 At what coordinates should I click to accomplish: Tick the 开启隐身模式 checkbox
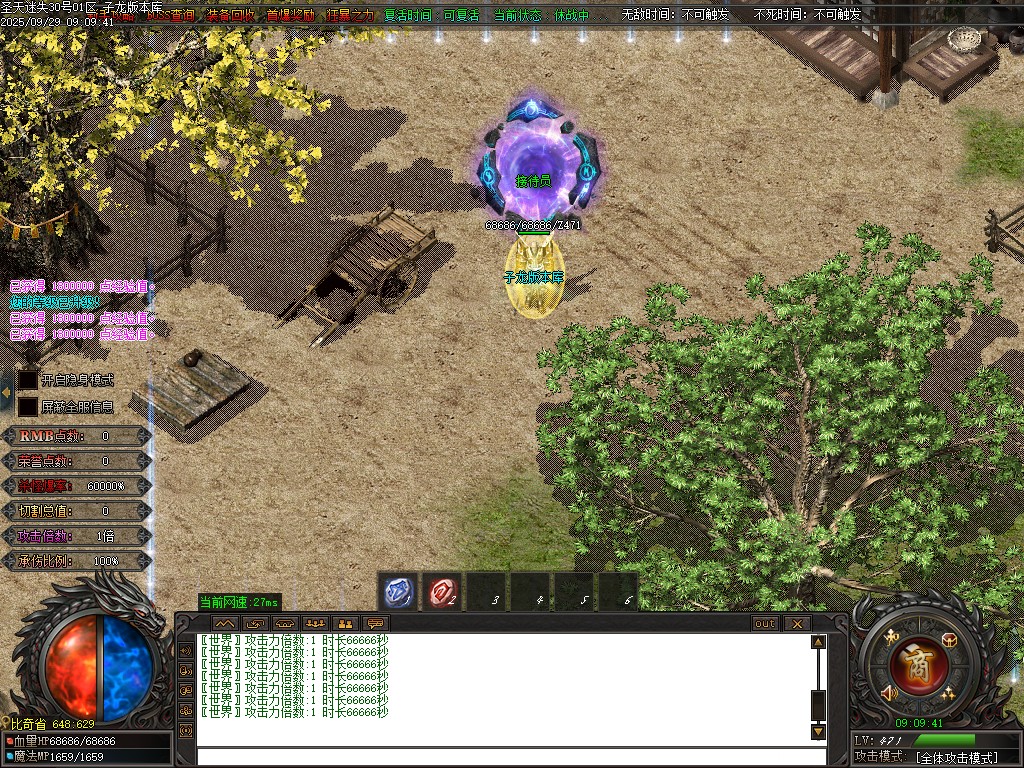(28, 380)
